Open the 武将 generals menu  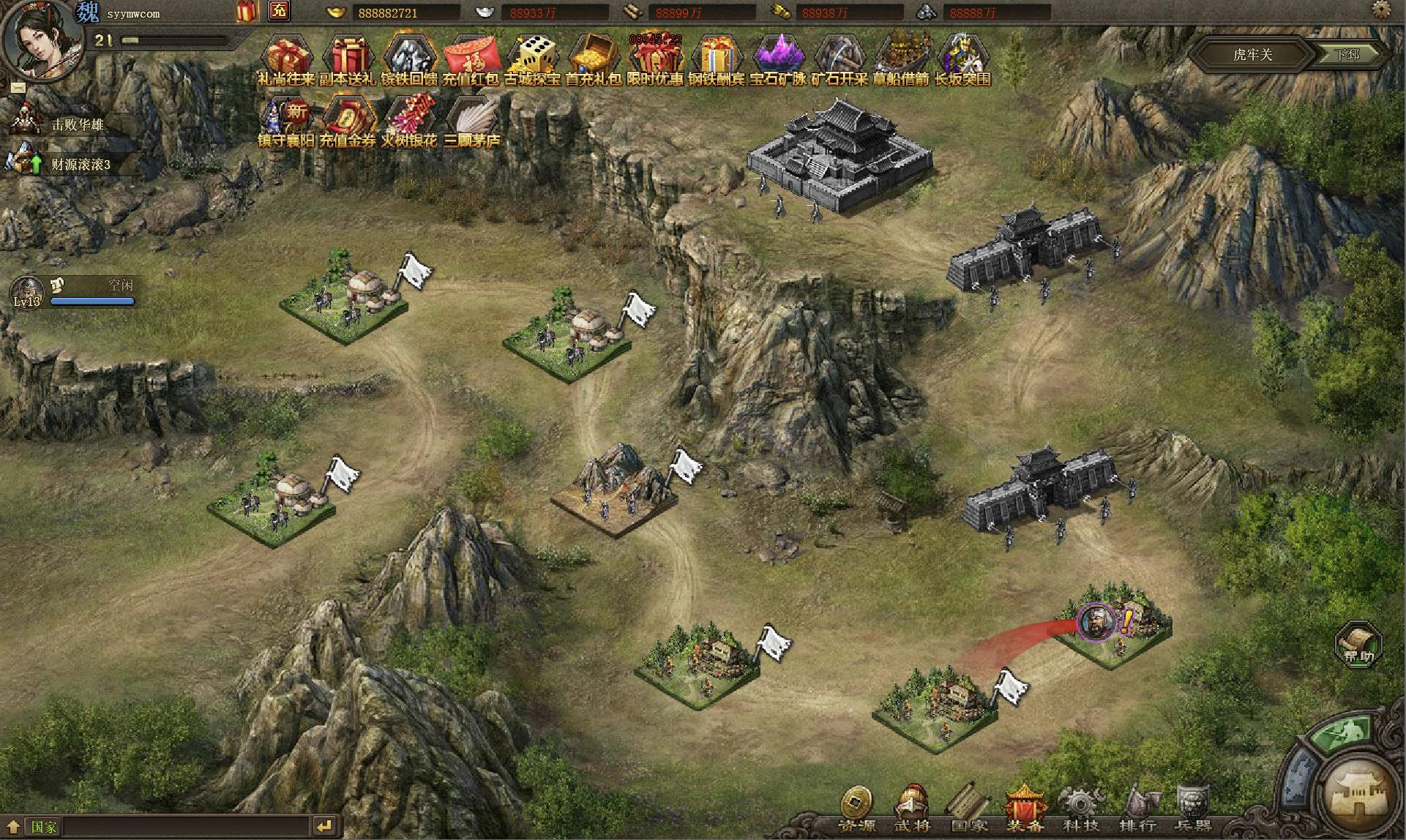tap(913, 810)
